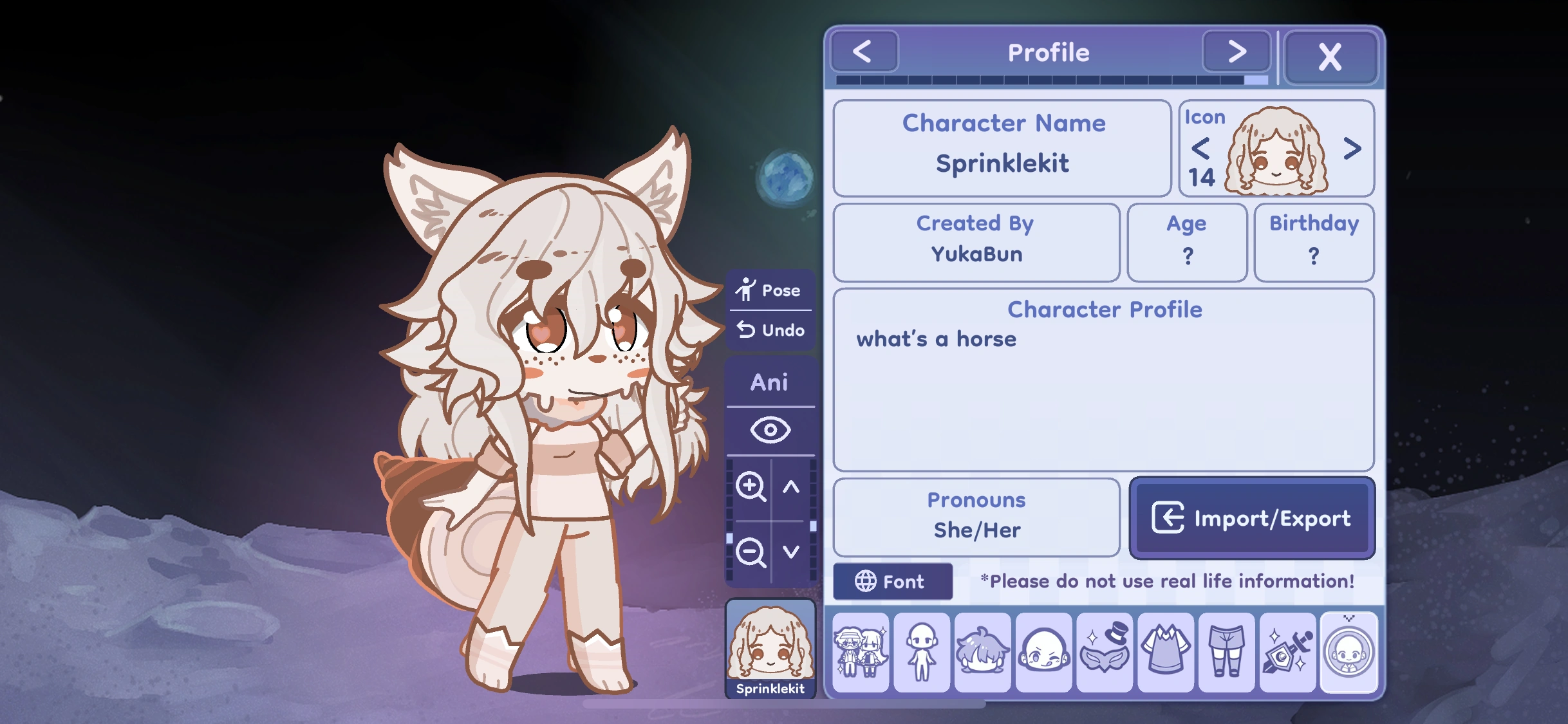Advance to next icon with right arrow
The image size is (1568, 724).
click(1352, 149)
